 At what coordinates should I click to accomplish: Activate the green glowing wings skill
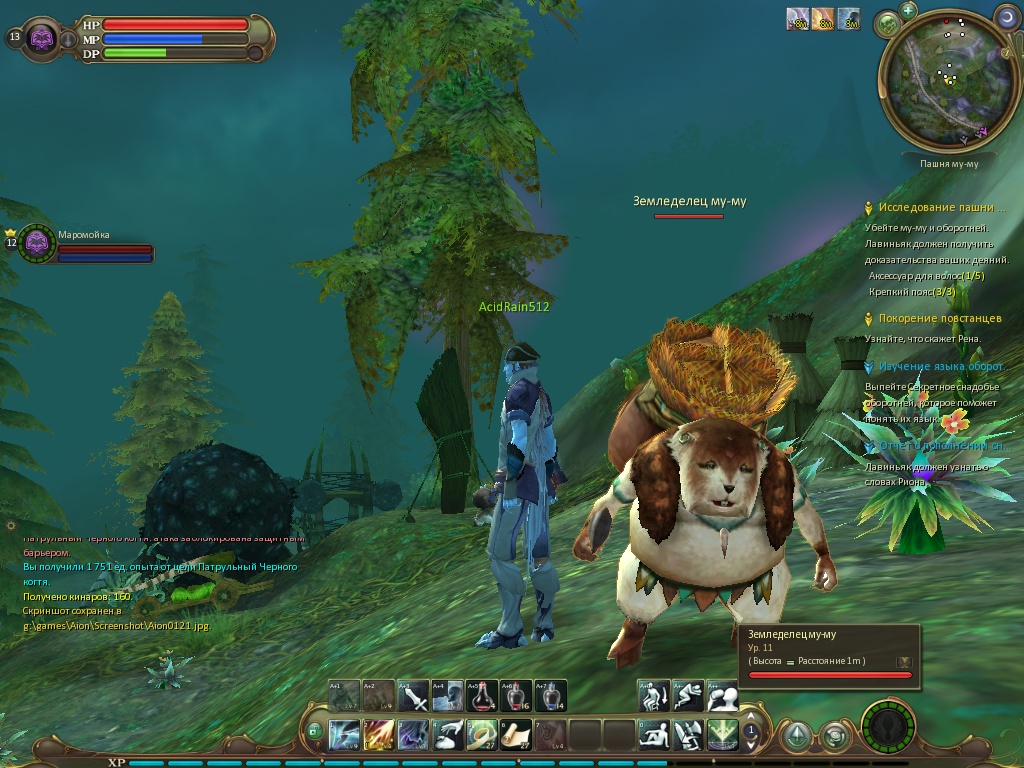(722, 735)
